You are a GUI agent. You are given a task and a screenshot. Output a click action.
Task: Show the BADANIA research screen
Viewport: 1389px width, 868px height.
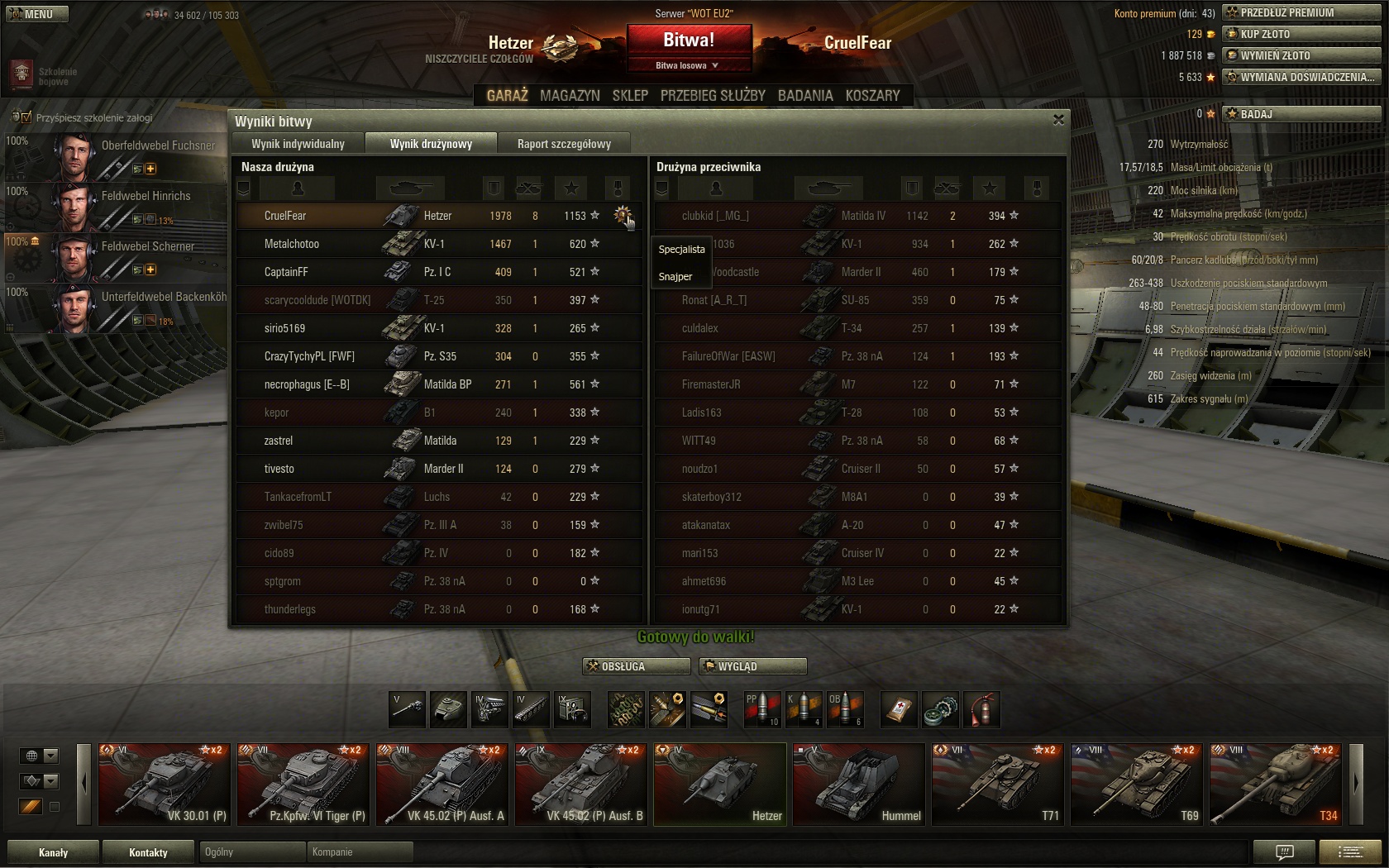[805, 95]
